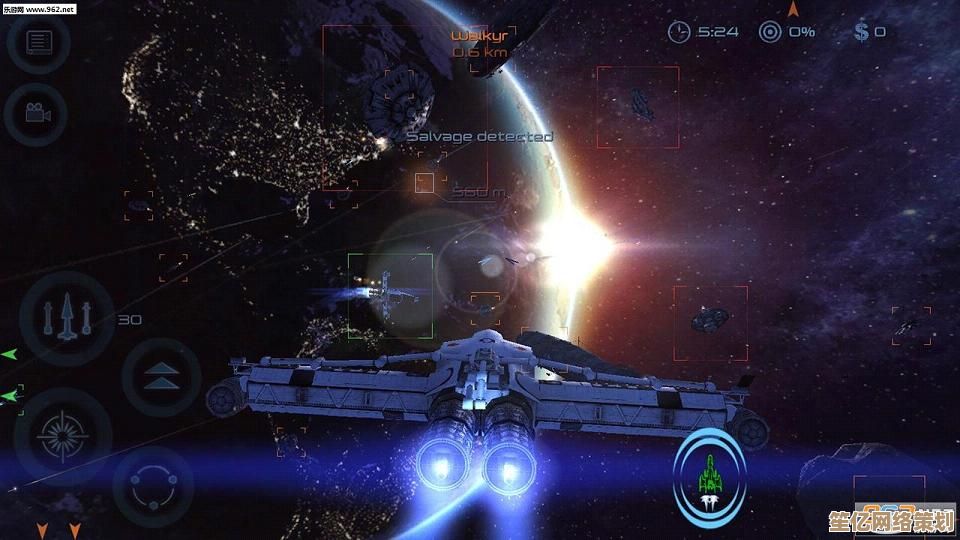Switch view with the camera icon
This screenshot has width=960, height=540.
pyautogui.click(x=37, y=112)
